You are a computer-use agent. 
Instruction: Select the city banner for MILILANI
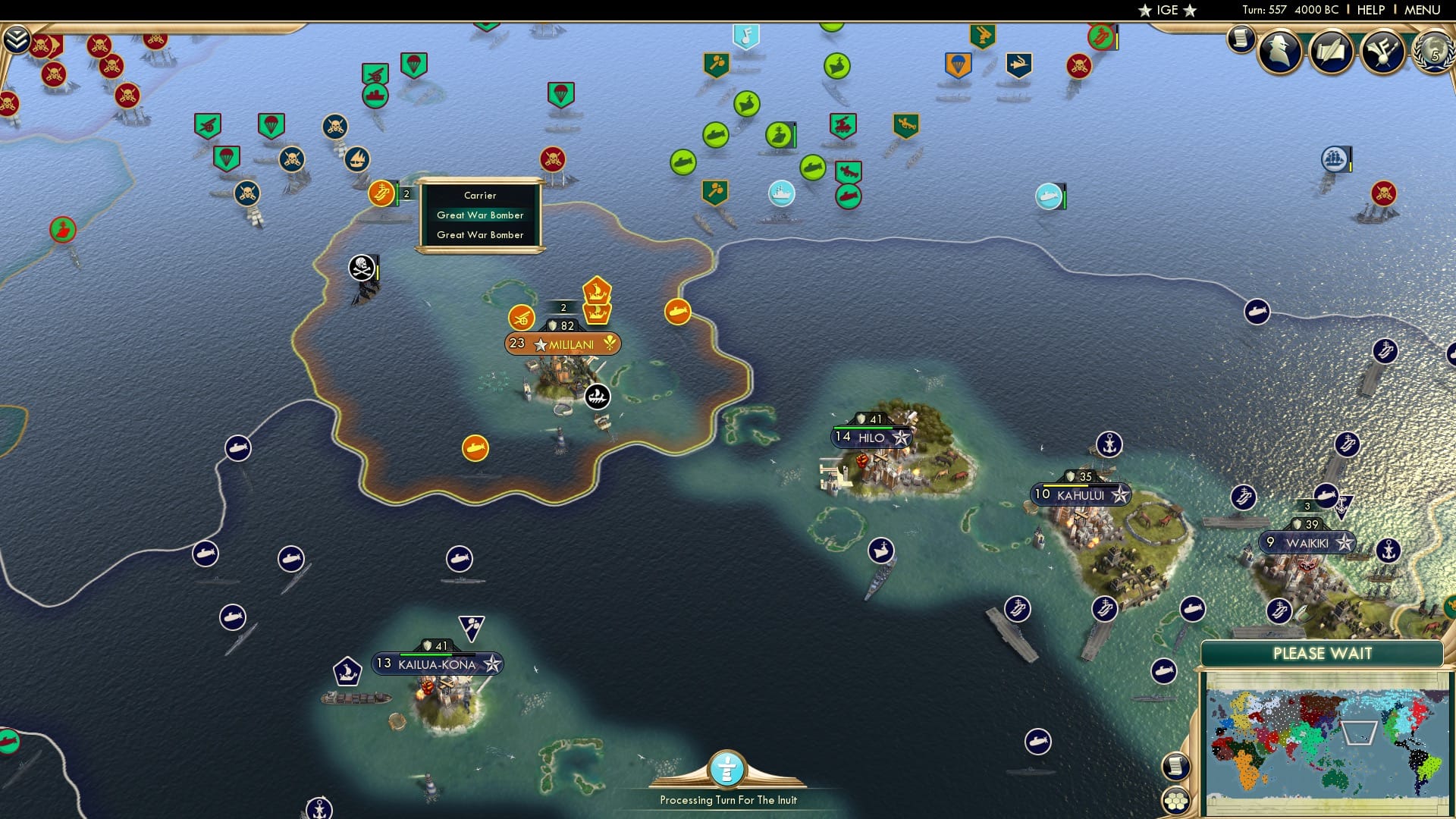(563, 343)
